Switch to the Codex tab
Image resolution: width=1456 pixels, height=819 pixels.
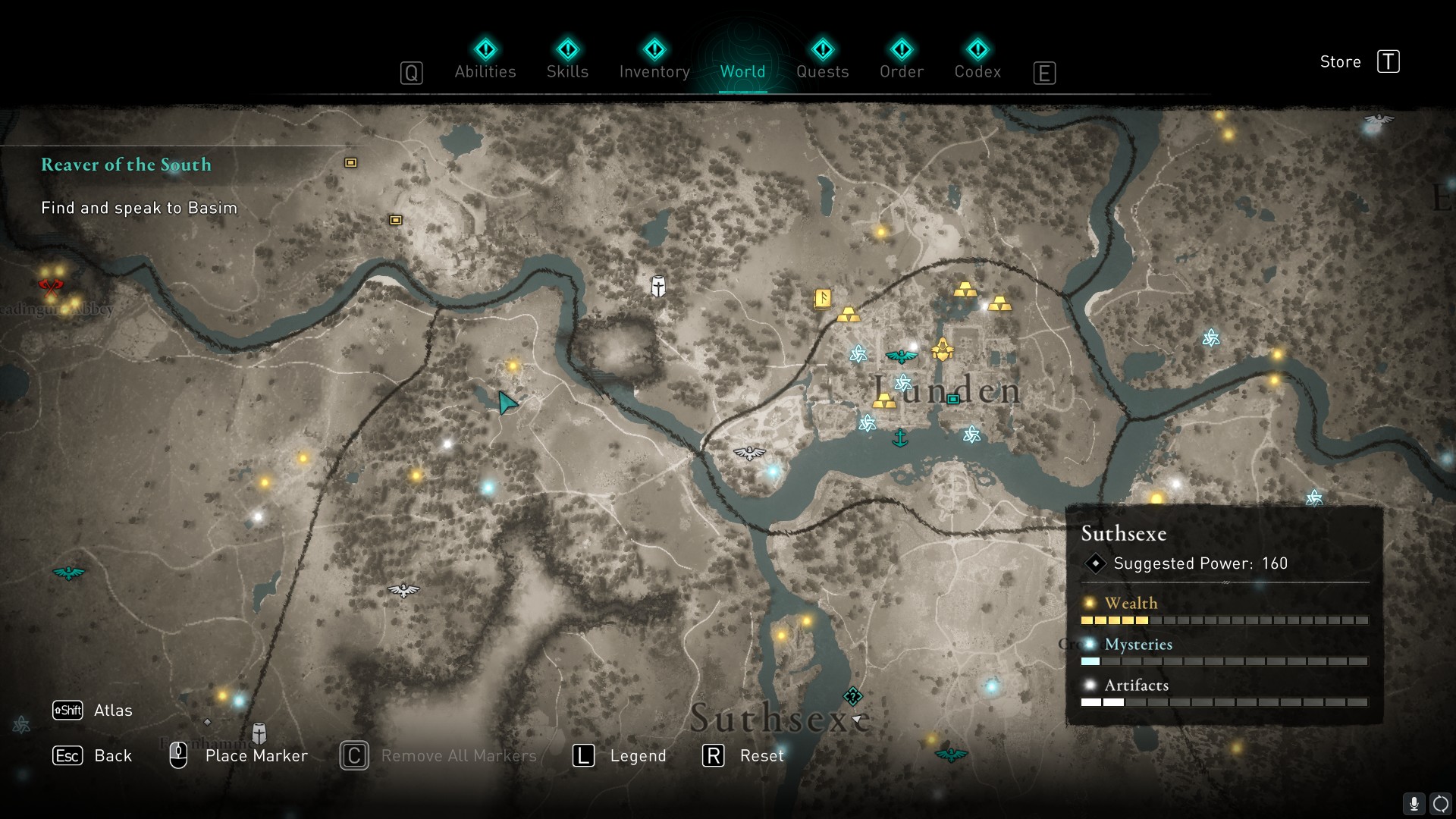click(x=977, y=61)
